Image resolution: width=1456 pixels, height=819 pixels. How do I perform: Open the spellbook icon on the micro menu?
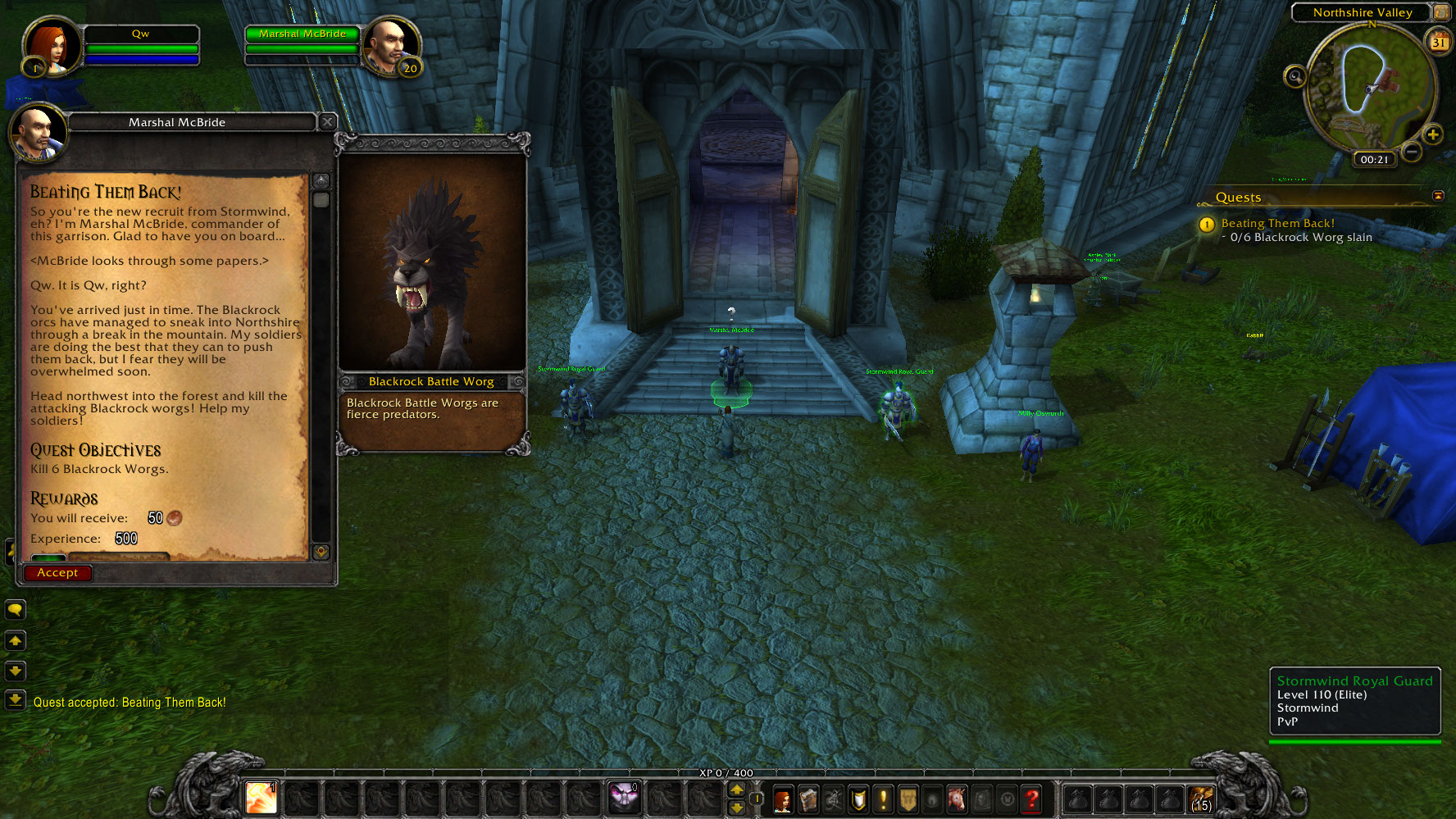click(x=808, y=799)
